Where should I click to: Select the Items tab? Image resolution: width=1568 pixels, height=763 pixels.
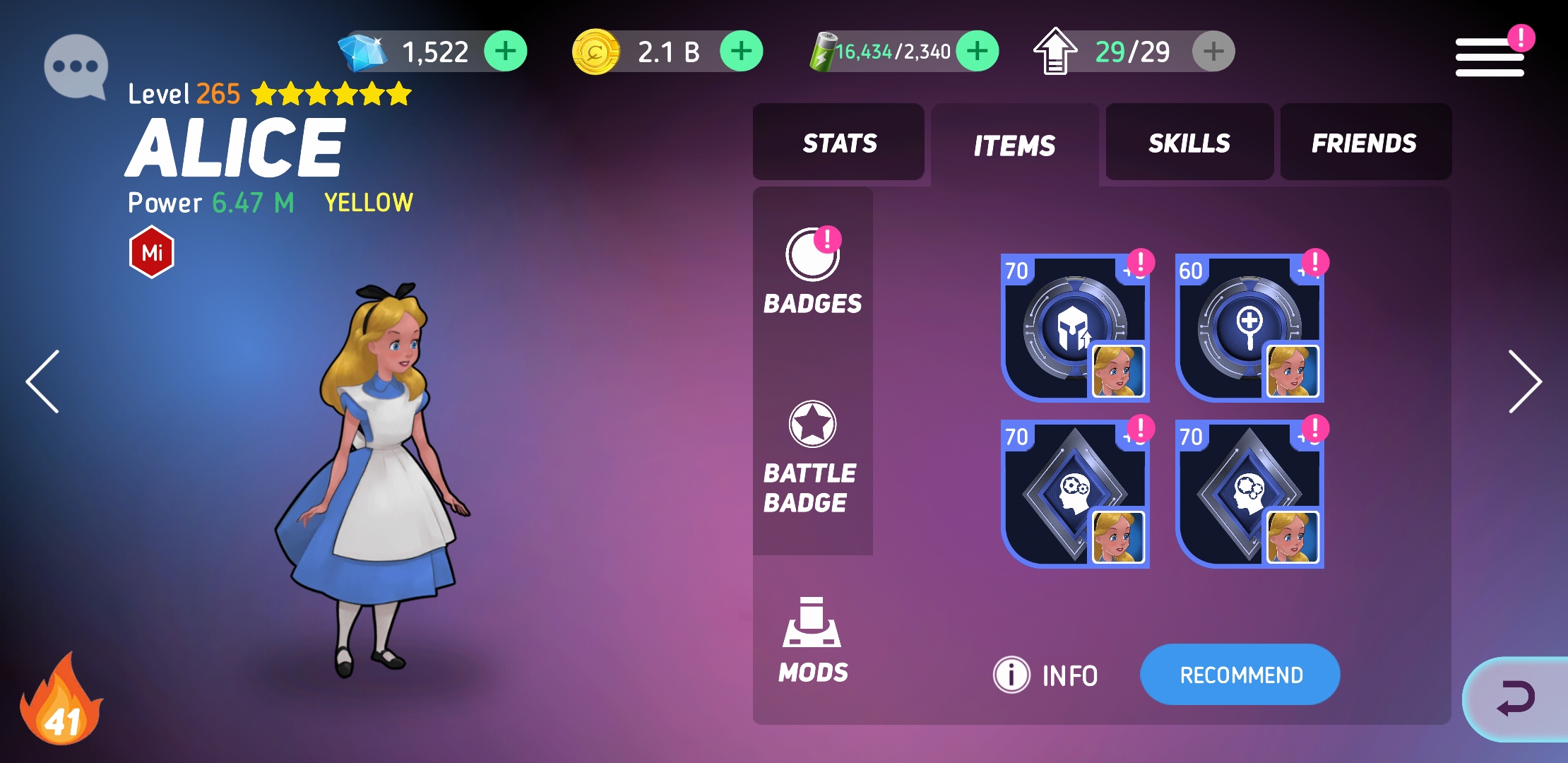tap(1014, 146)
